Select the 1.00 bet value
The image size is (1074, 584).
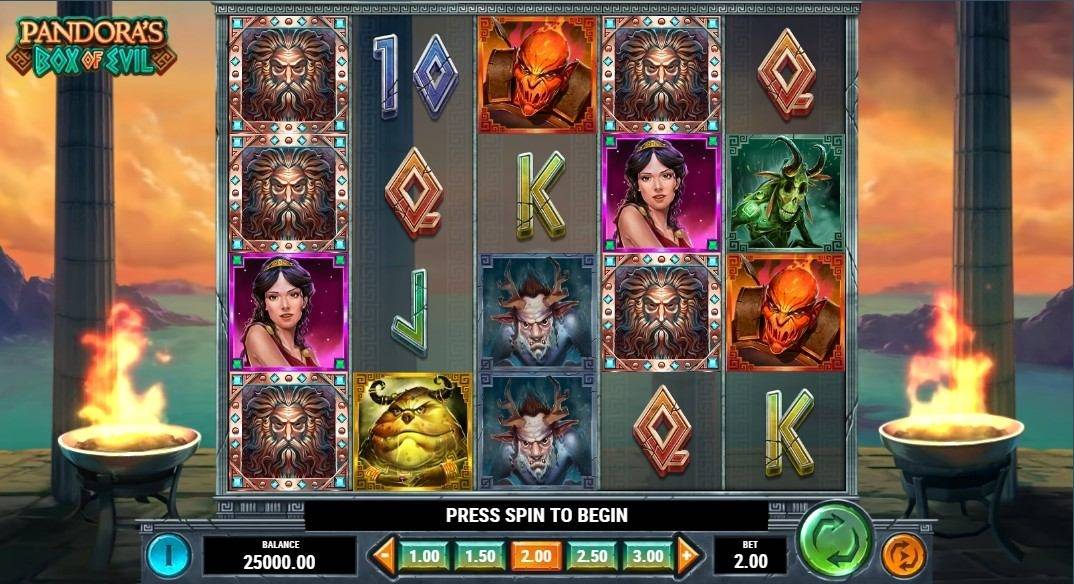[x=424, y=554]
